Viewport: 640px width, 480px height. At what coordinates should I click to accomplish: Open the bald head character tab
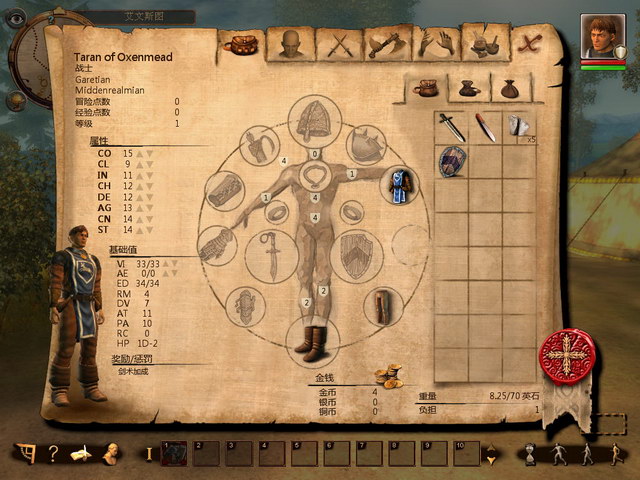click(x=290, y=43)
